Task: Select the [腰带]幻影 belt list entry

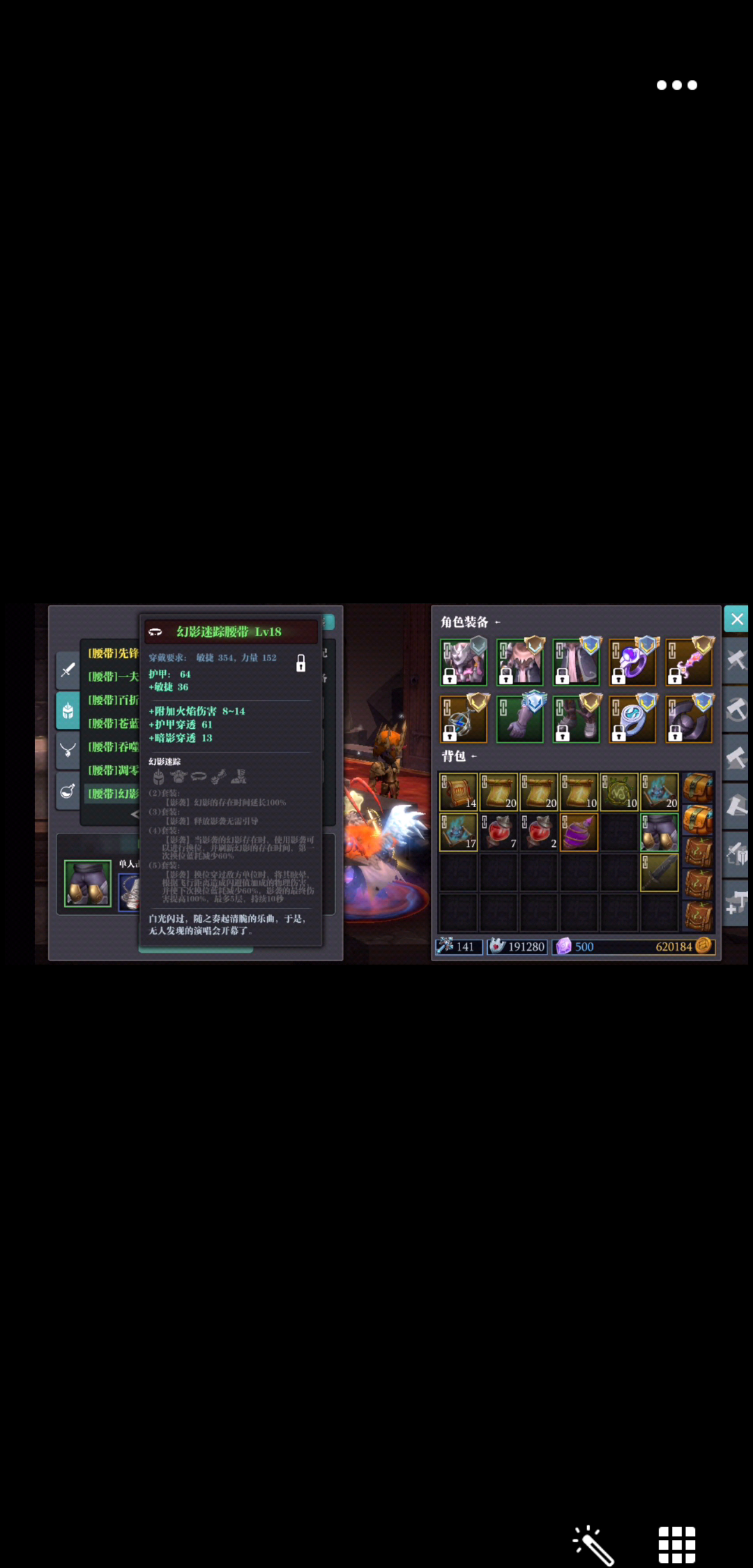Action: (x=113, y=794)
